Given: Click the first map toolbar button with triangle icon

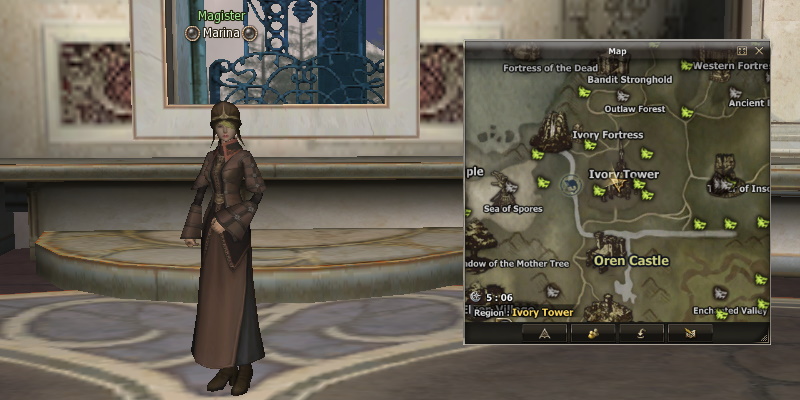Looking at the screenshot, I should pyautogui.click(x=544, y=333).
